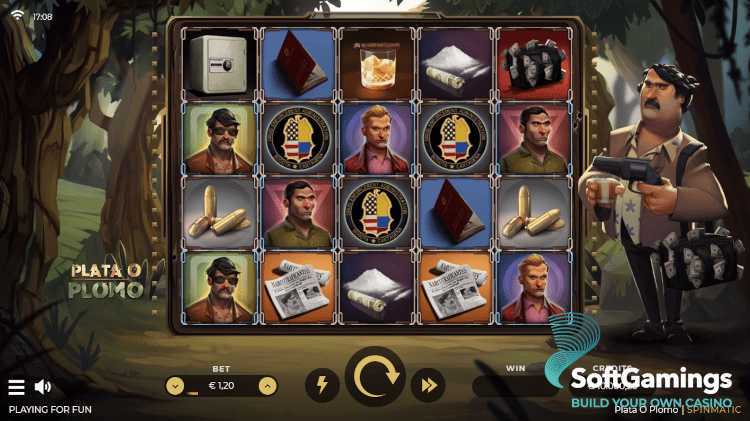
Task: Start autoplay with the double-arrow button
Action: tap(428, 385)
